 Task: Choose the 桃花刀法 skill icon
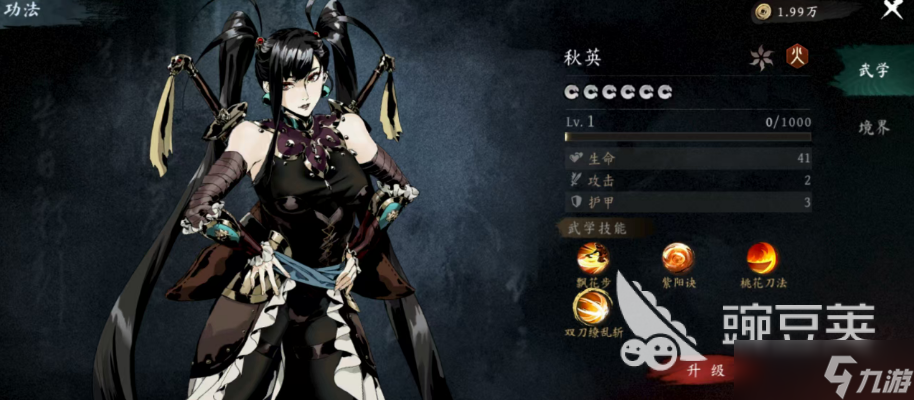click(x=762, y=259)
